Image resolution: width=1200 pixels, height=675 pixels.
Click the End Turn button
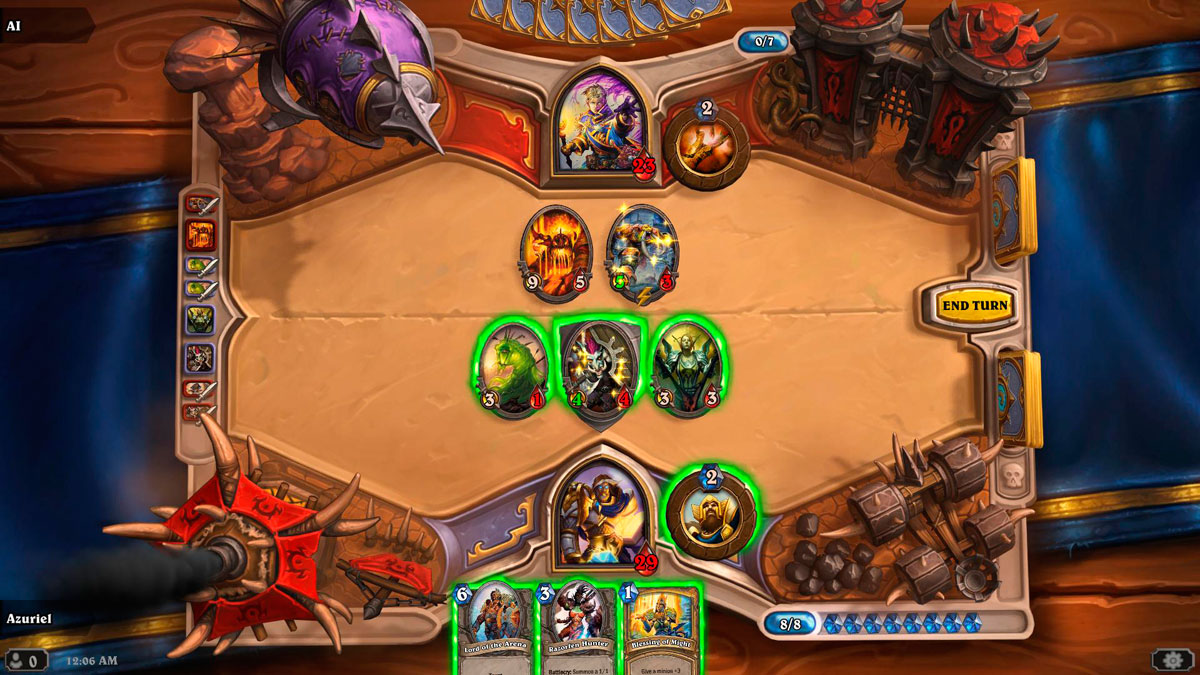976,305
